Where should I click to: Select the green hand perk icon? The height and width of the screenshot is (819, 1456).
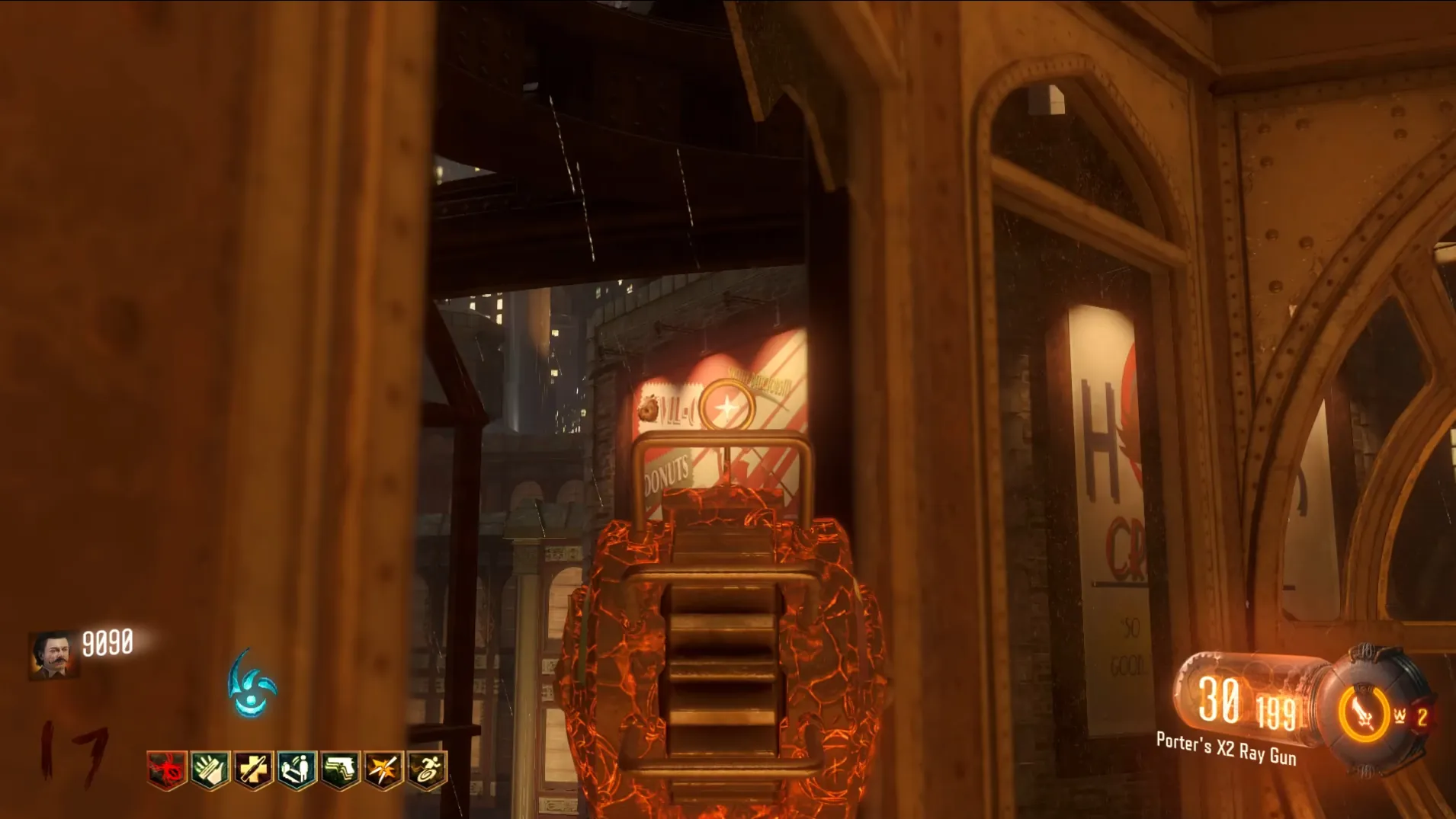click(210, 769)
